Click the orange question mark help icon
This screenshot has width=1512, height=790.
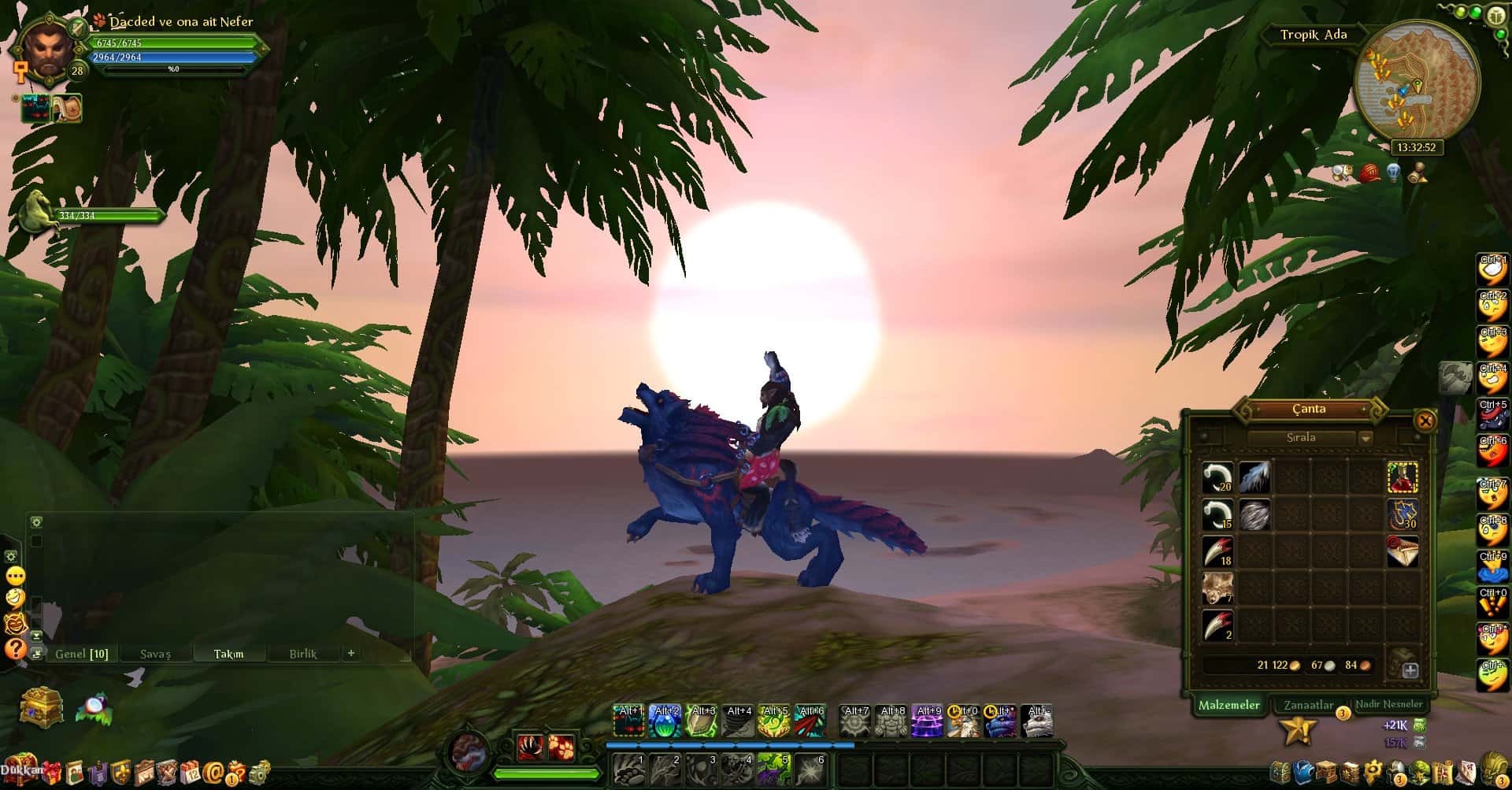click(x=15, y=649)
